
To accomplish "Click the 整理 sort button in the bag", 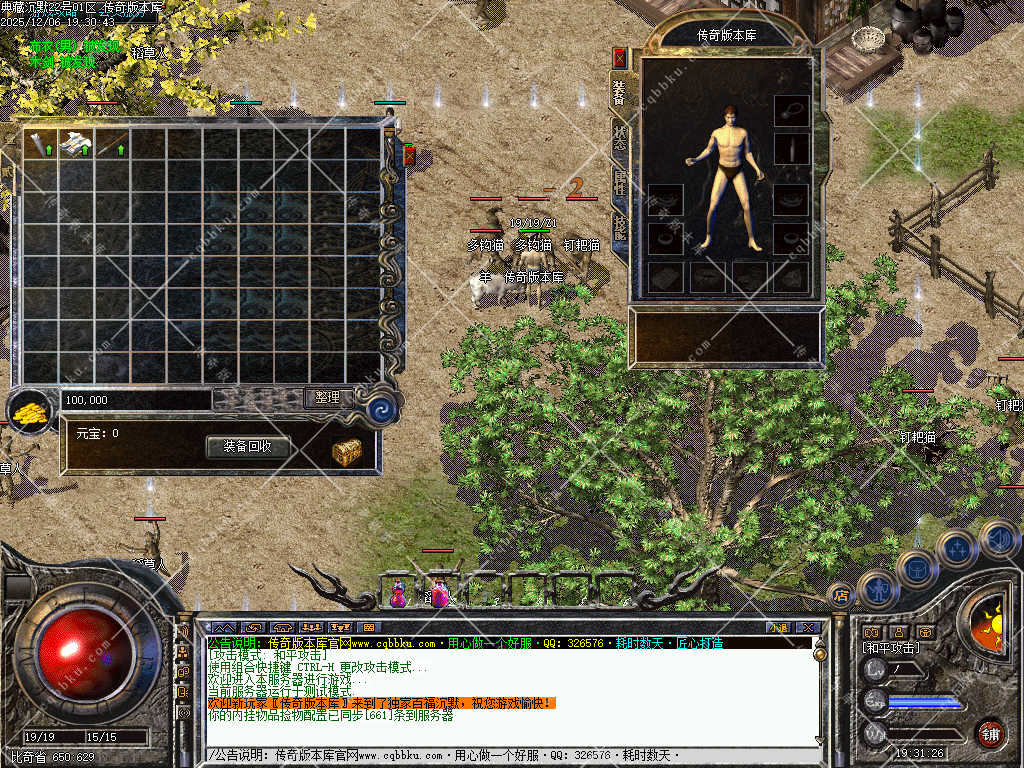I will (x=328, y=398).
